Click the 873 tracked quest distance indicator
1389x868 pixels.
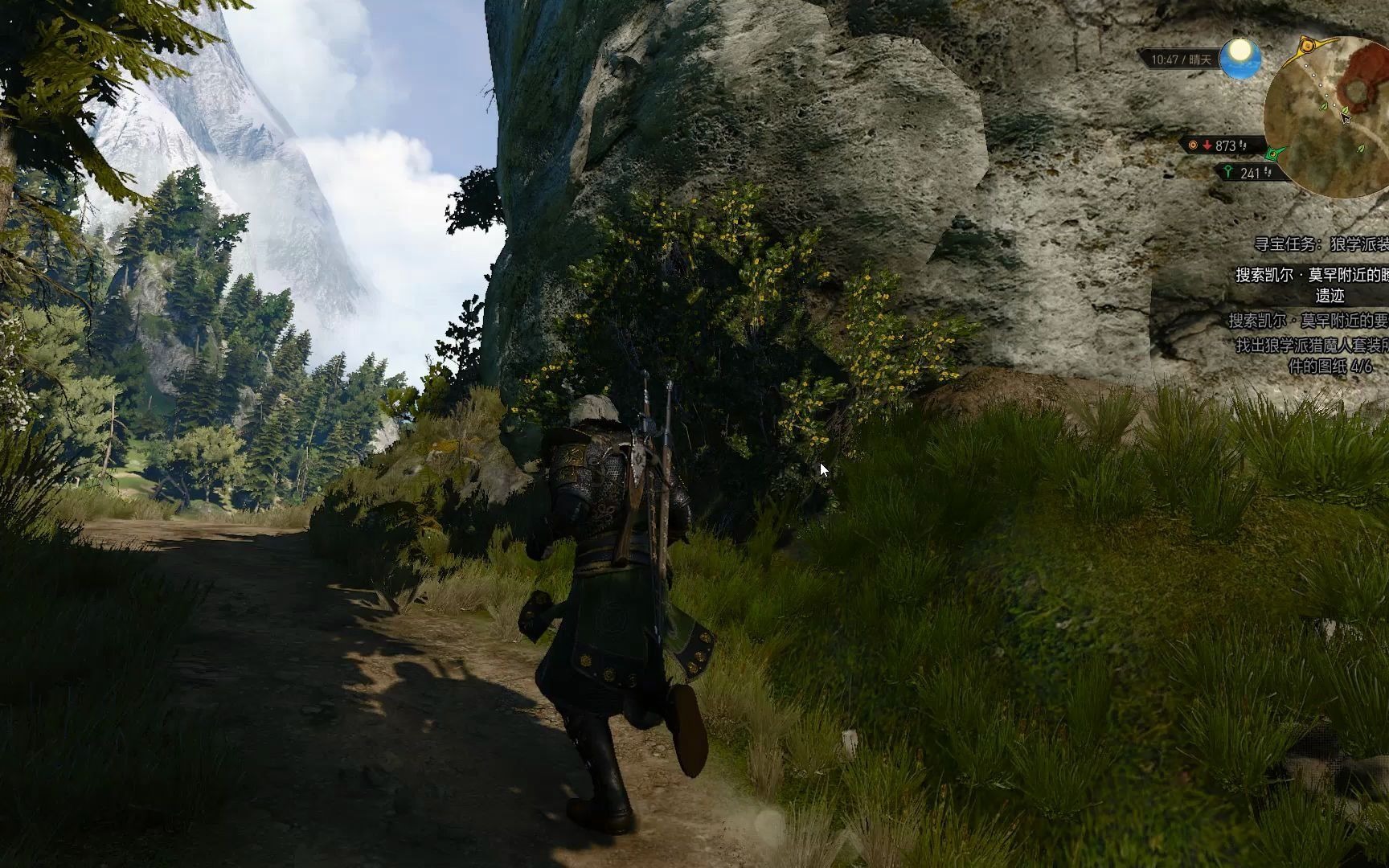[x=1219, y=145]
